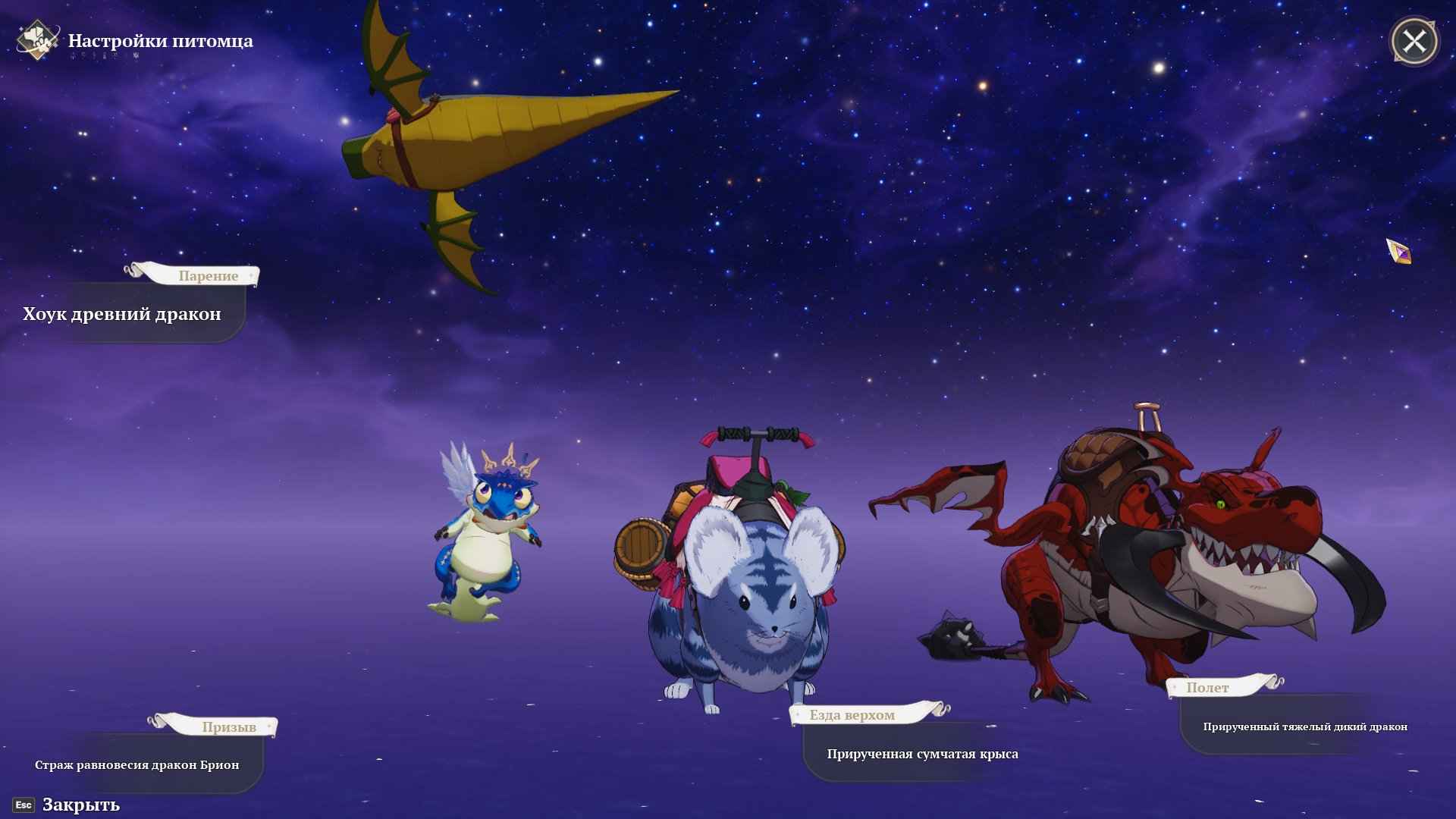Toggle the Призыв summon category banner
This screenshot has height=819, width=1456.
point(231,726)
